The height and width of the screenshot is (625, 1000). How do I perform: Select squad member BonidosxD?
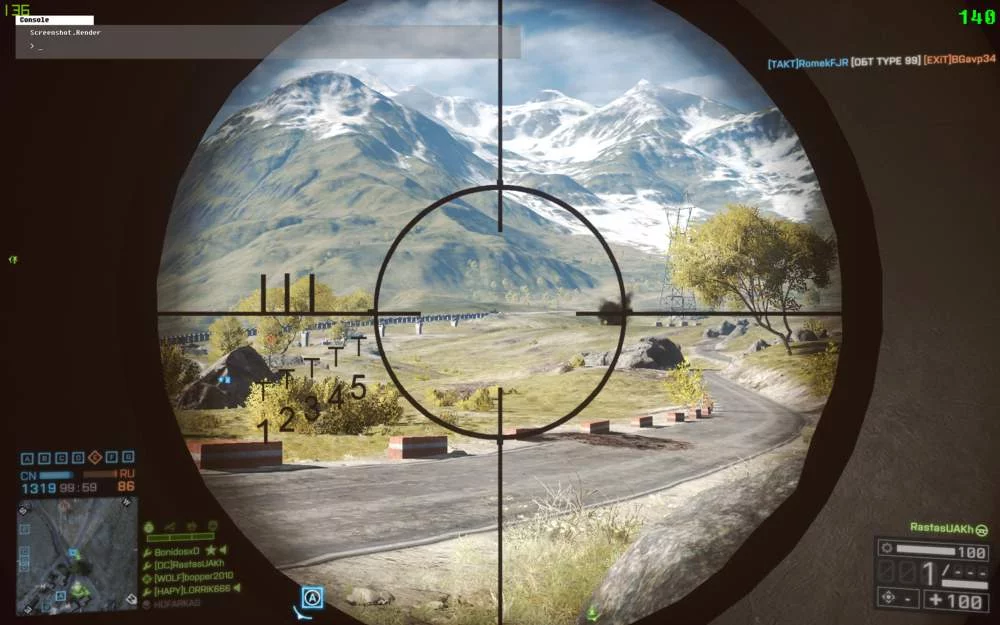coord(176,551)
